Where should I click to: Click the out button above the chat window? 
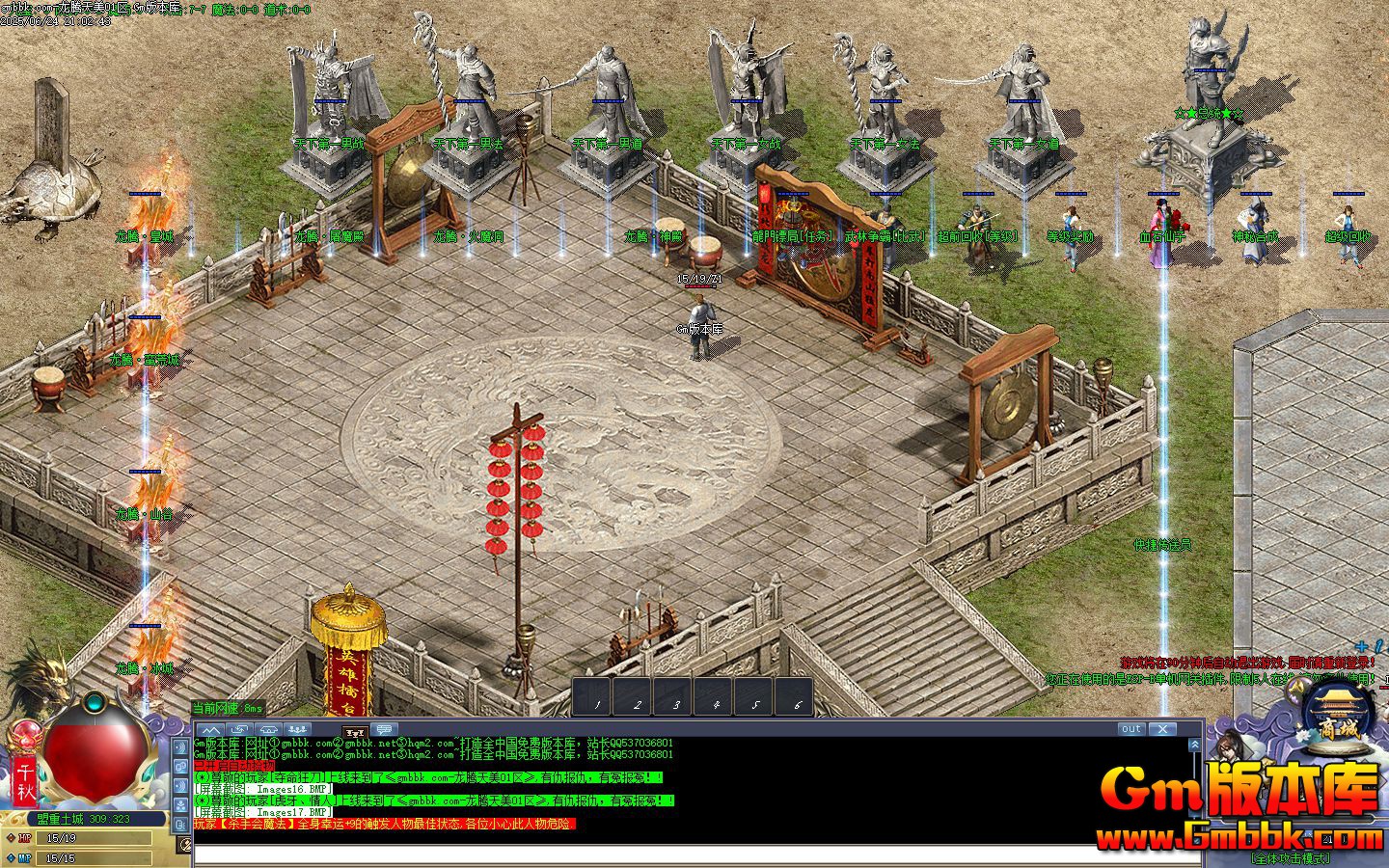point(1130,729)
